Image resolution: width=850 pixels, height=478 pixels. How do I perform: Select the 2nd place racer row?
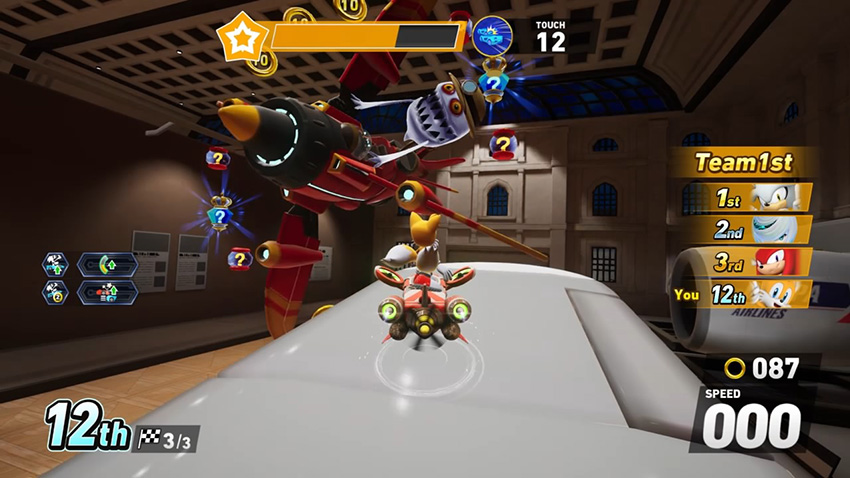tap(760, 229)
